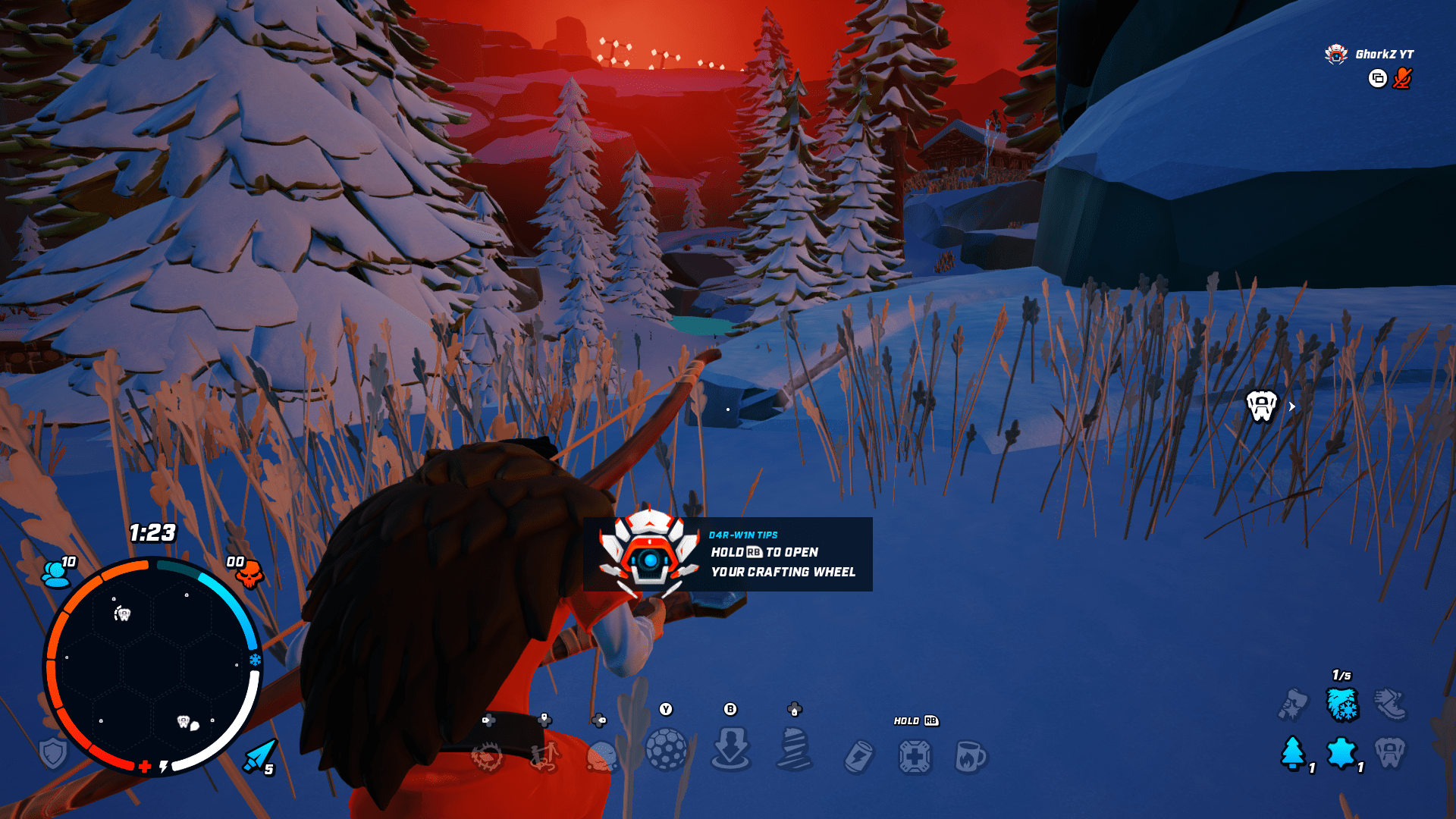Image resolution: width=1456 pixels, height=819 pixels.
Task: Choose the medkit cross craft icon
Action: [915, 757]
